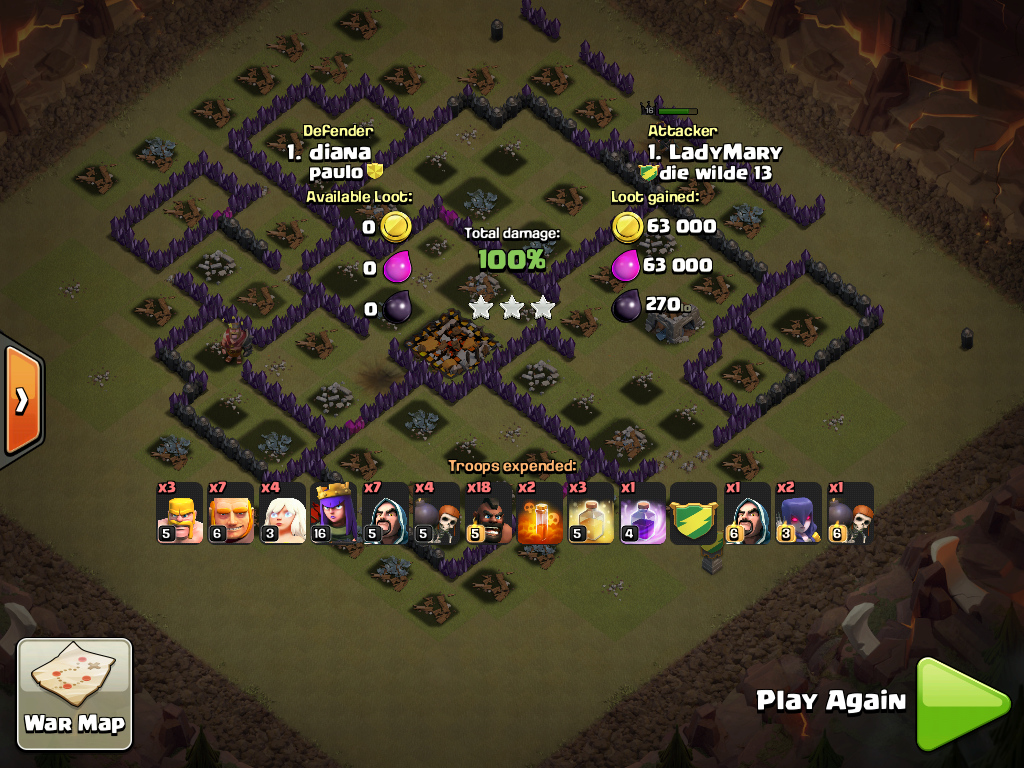Select the green clan shield badge icon
Image resolution: width=1024 pixels, height=768 pixels.
694,514
